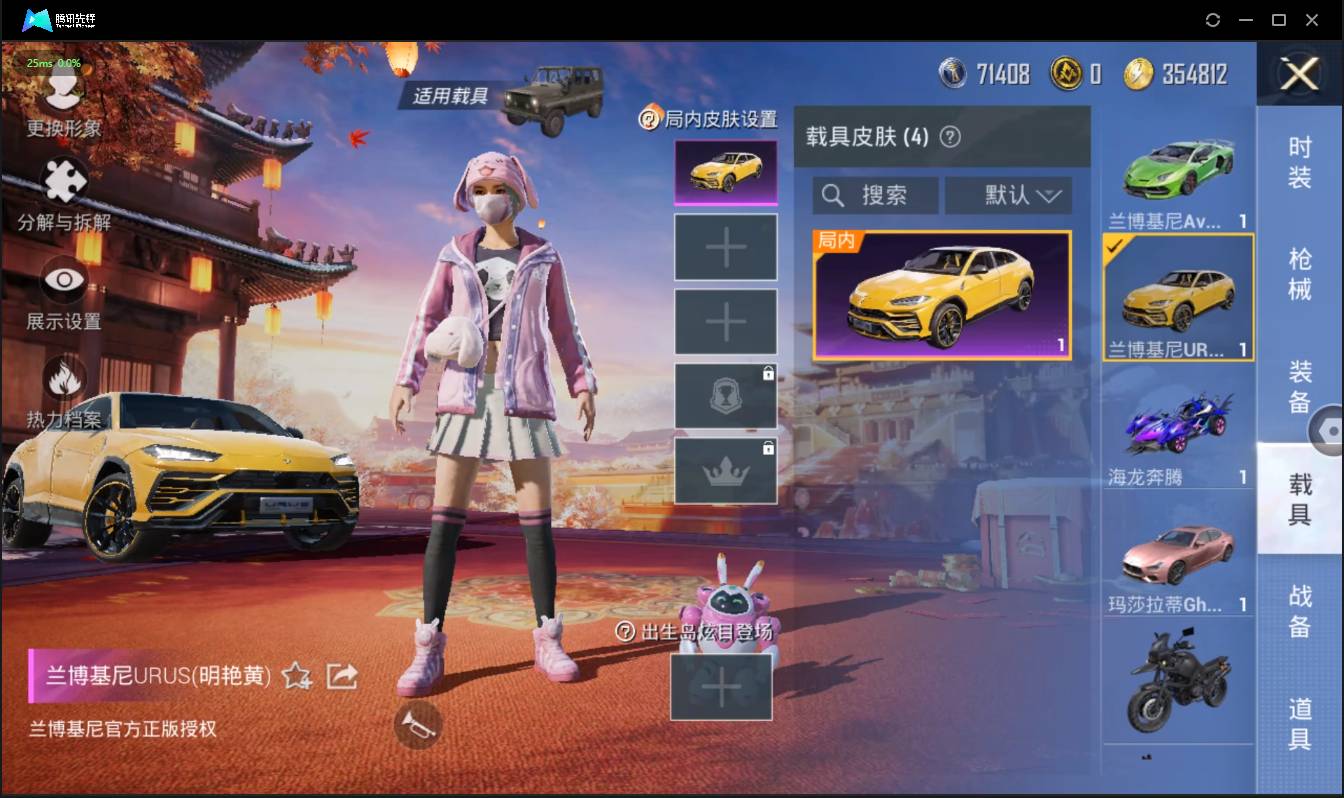Open the 默认 sorting dropdown

click(x=1008, y=195)
